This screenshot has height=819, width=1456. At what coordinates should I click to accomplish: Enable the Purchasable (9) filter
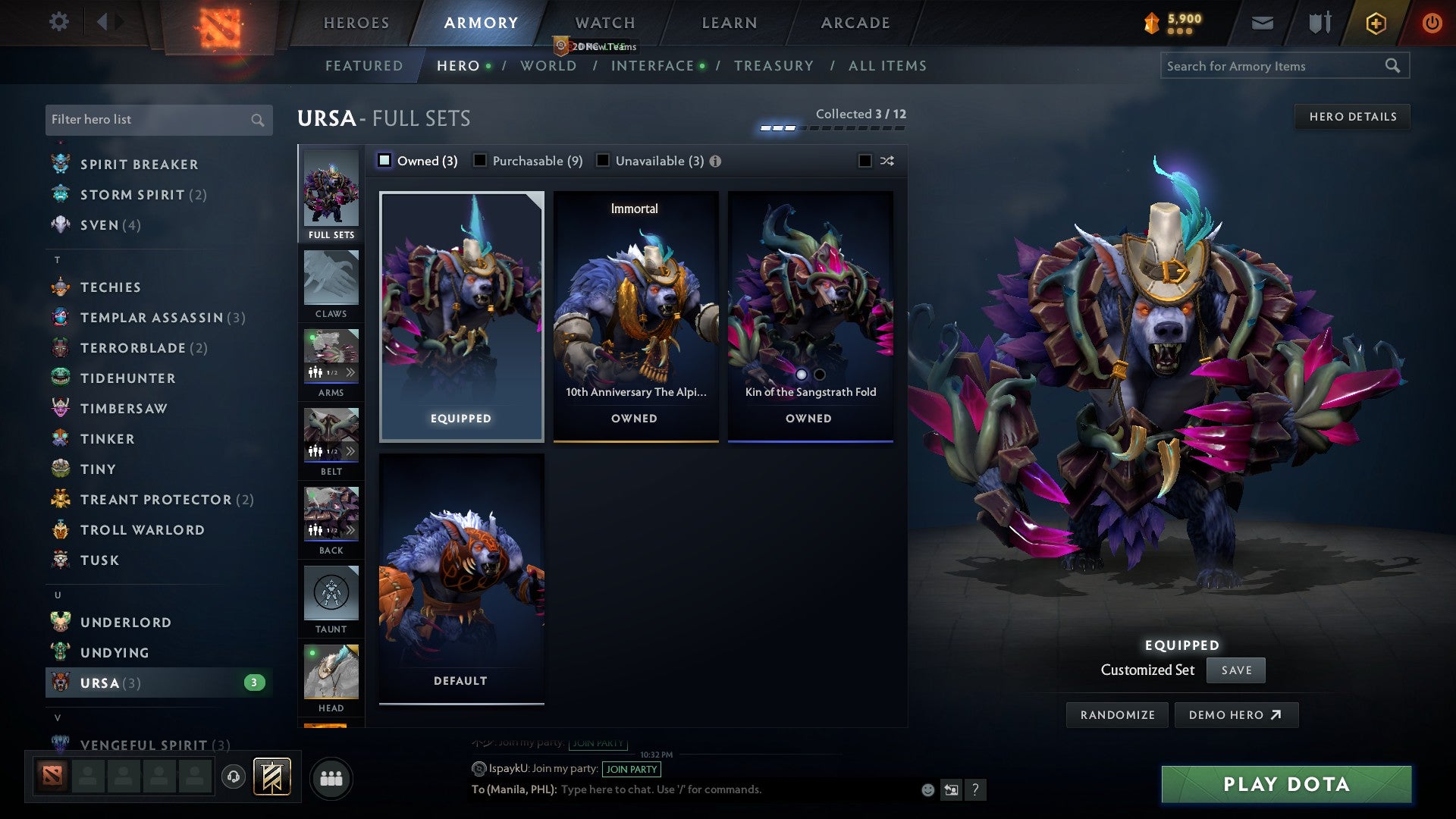click(480, 161)
